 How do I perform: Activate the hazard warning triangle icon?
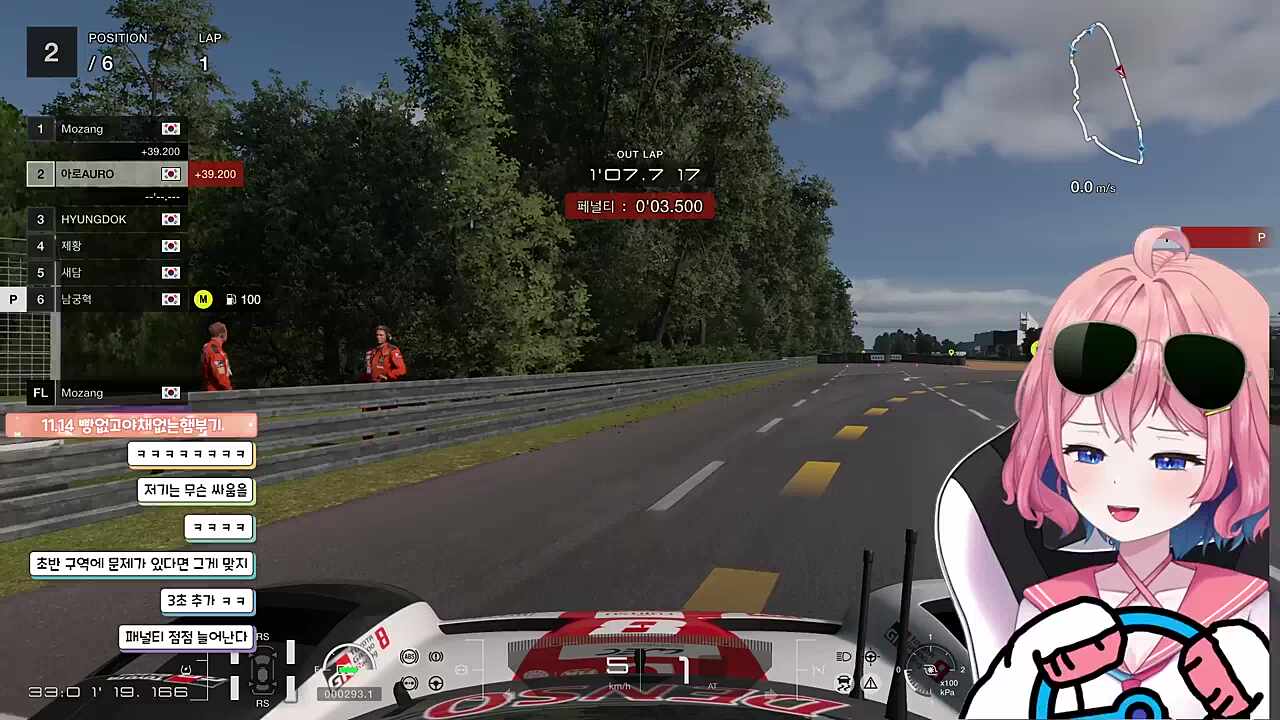point(870,683)
